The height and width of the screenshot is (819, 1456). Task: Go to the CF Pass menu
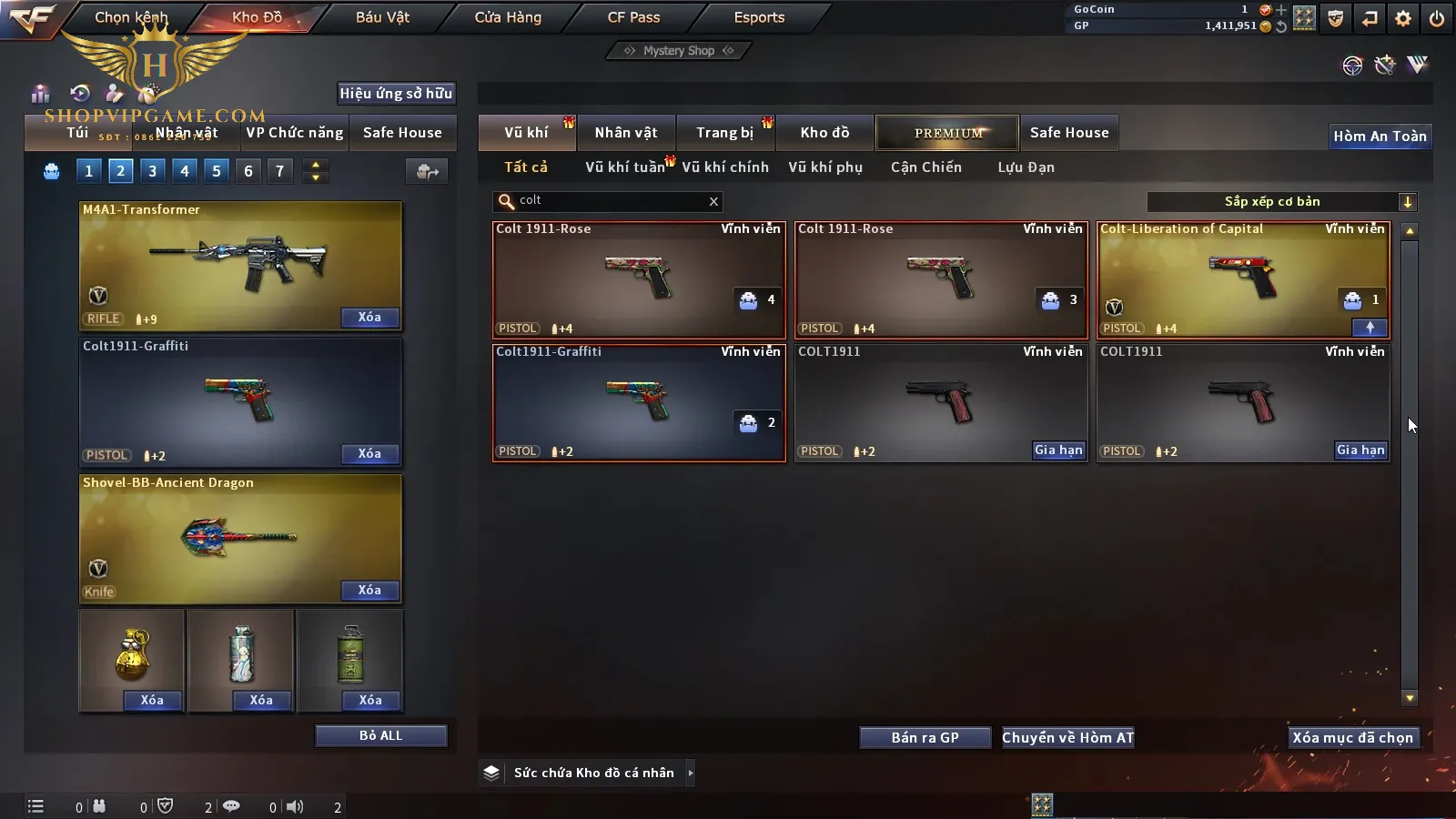(x=633, y=17)
